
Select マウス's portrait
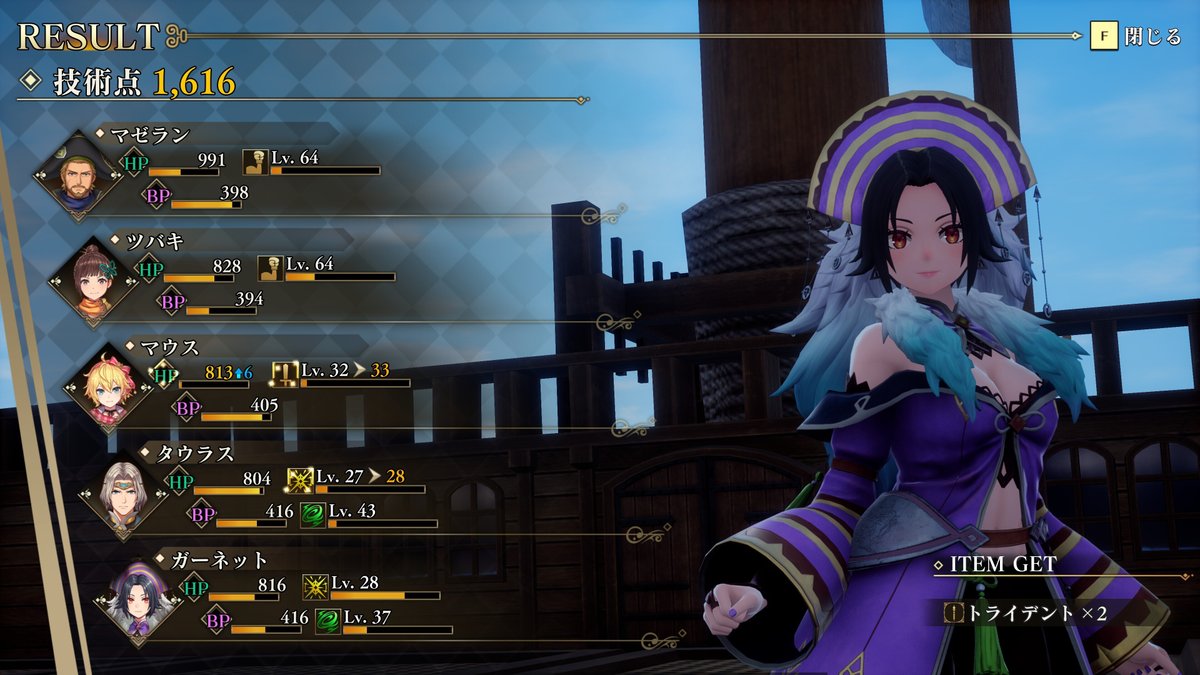[104, 389]
